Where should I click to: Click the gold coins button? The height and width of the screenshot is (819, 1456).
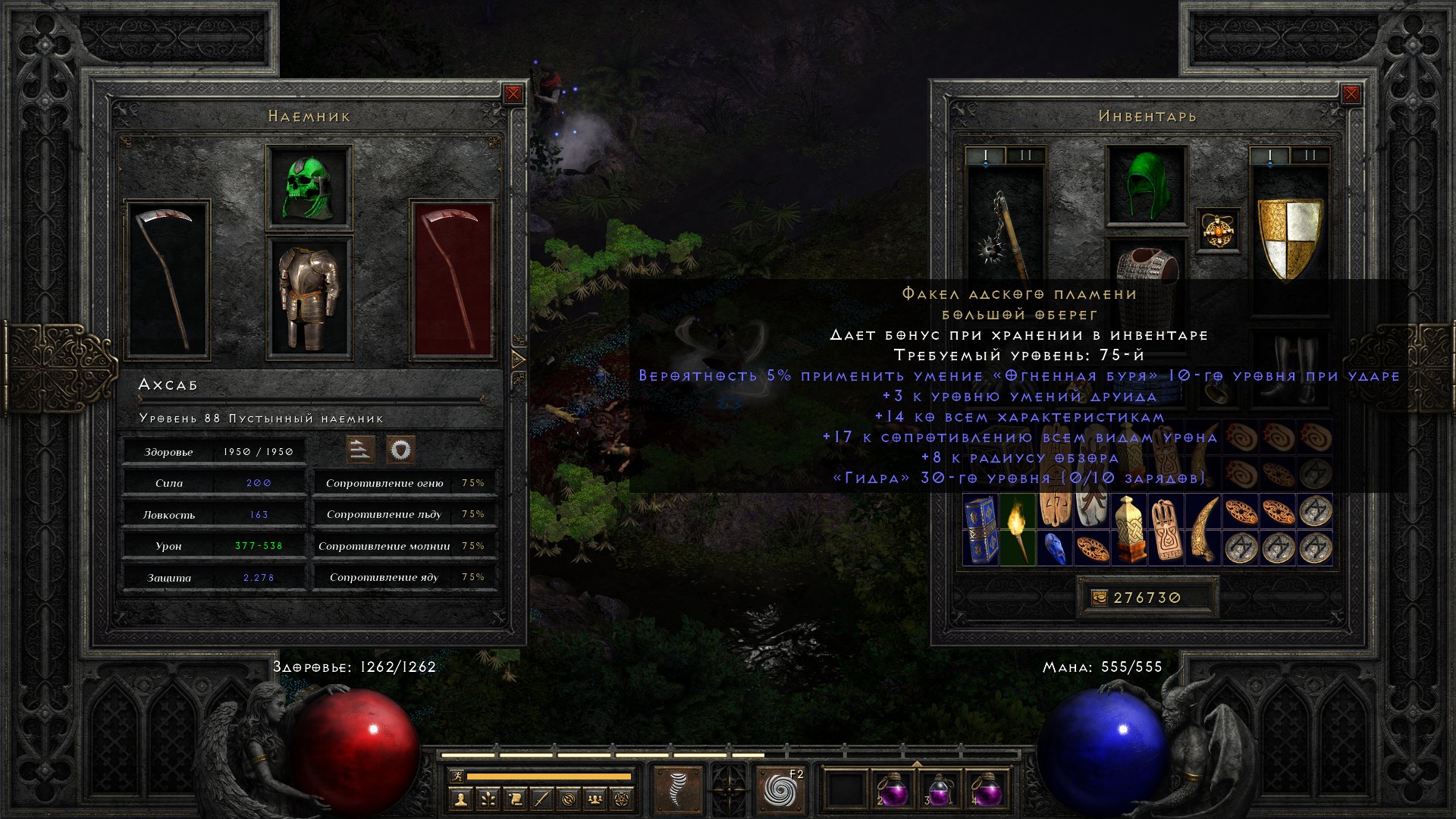1099,598
